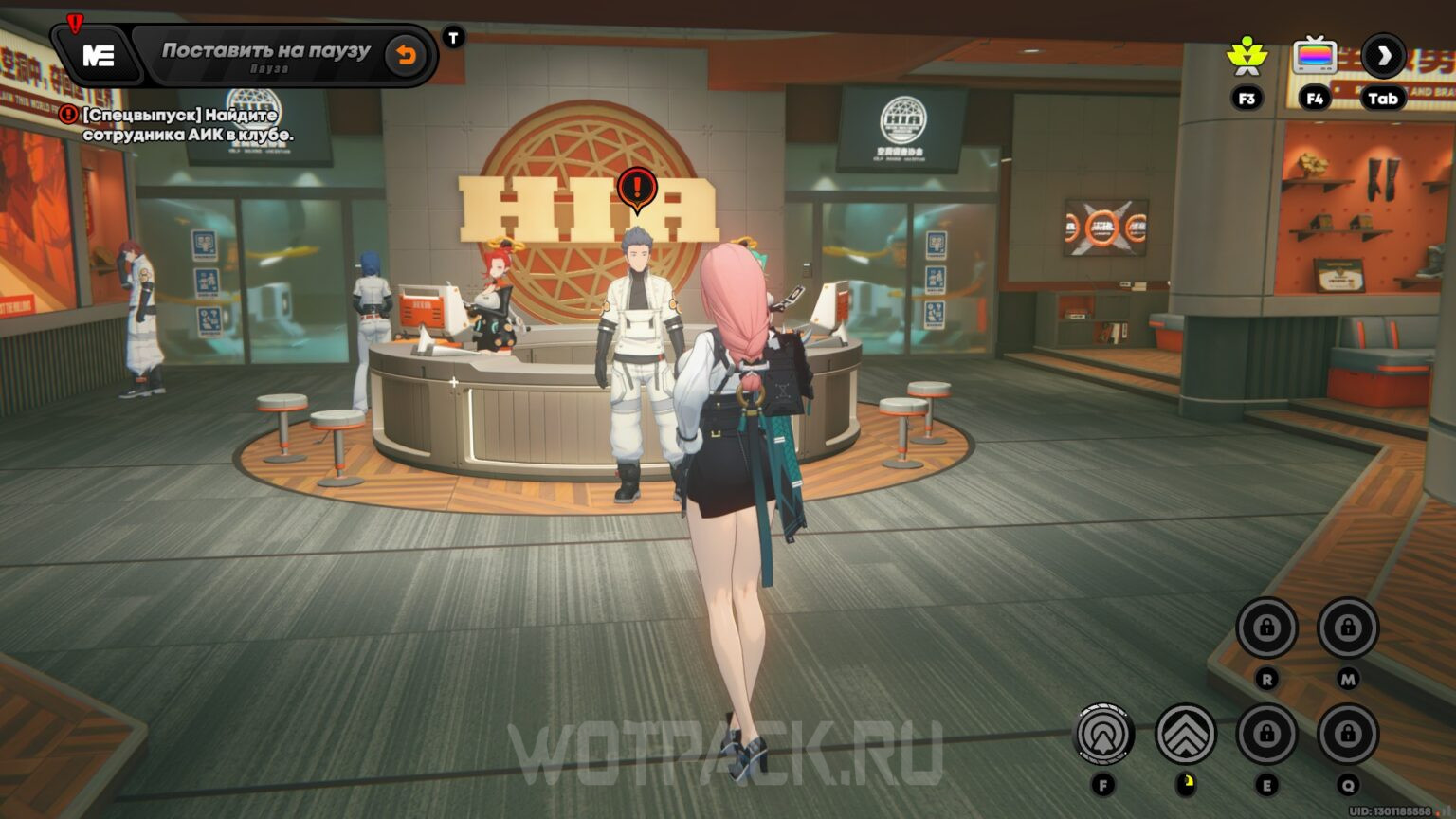Open the main menu via the ME icon
This screenshot has height=819, width=1456.
[x=98, y=55]
